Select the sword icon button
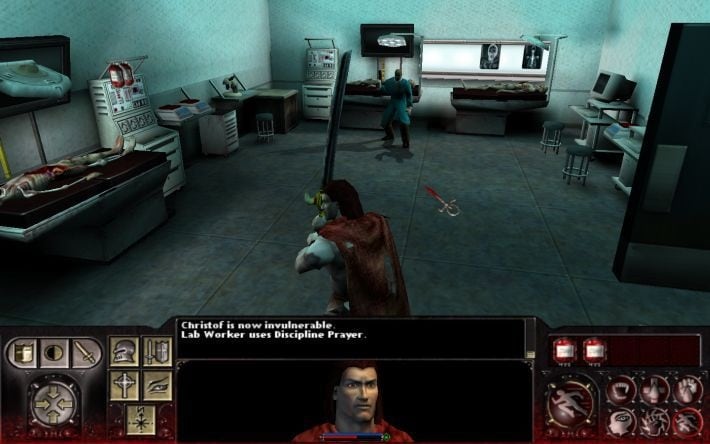Viewport: 710px width, 444px height. pyautogui.click(x=84, y=353)
